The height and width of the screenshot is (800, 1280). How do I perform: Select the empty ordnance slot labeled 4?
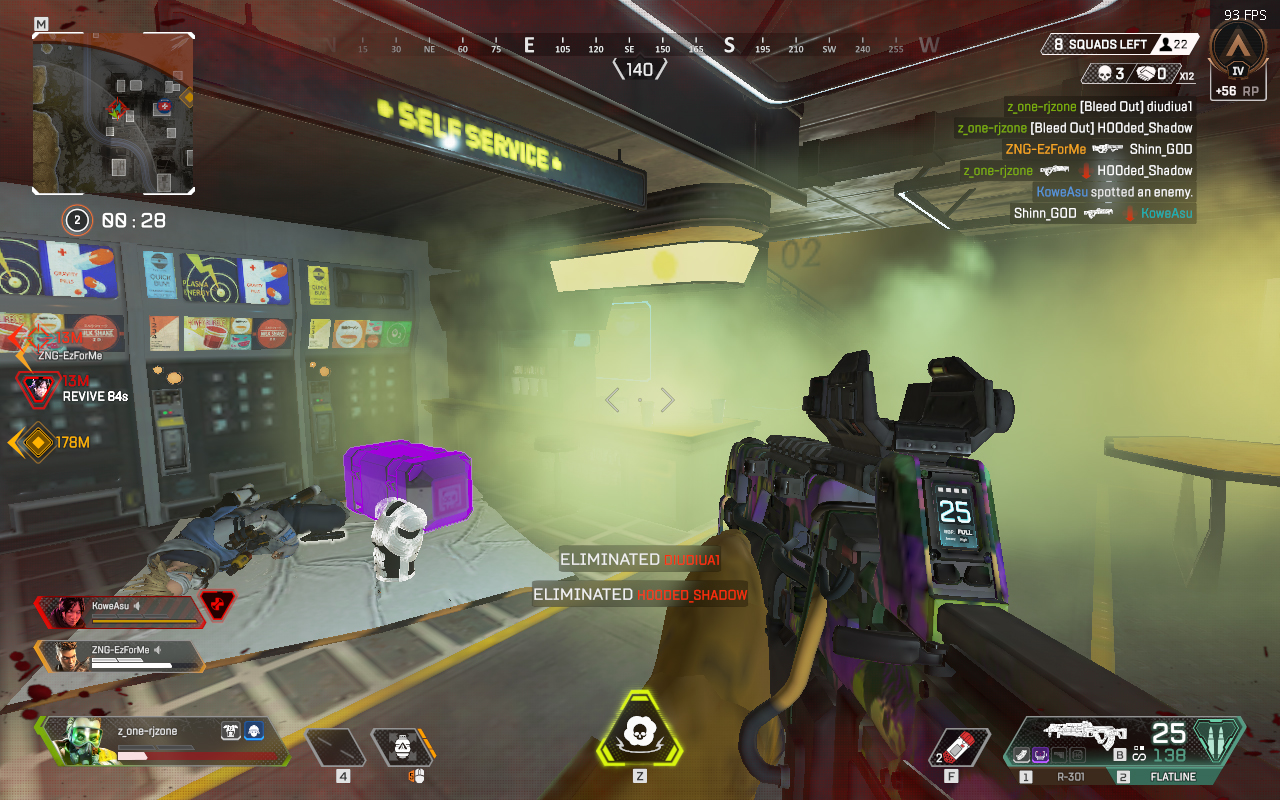[x=335, y=747]
